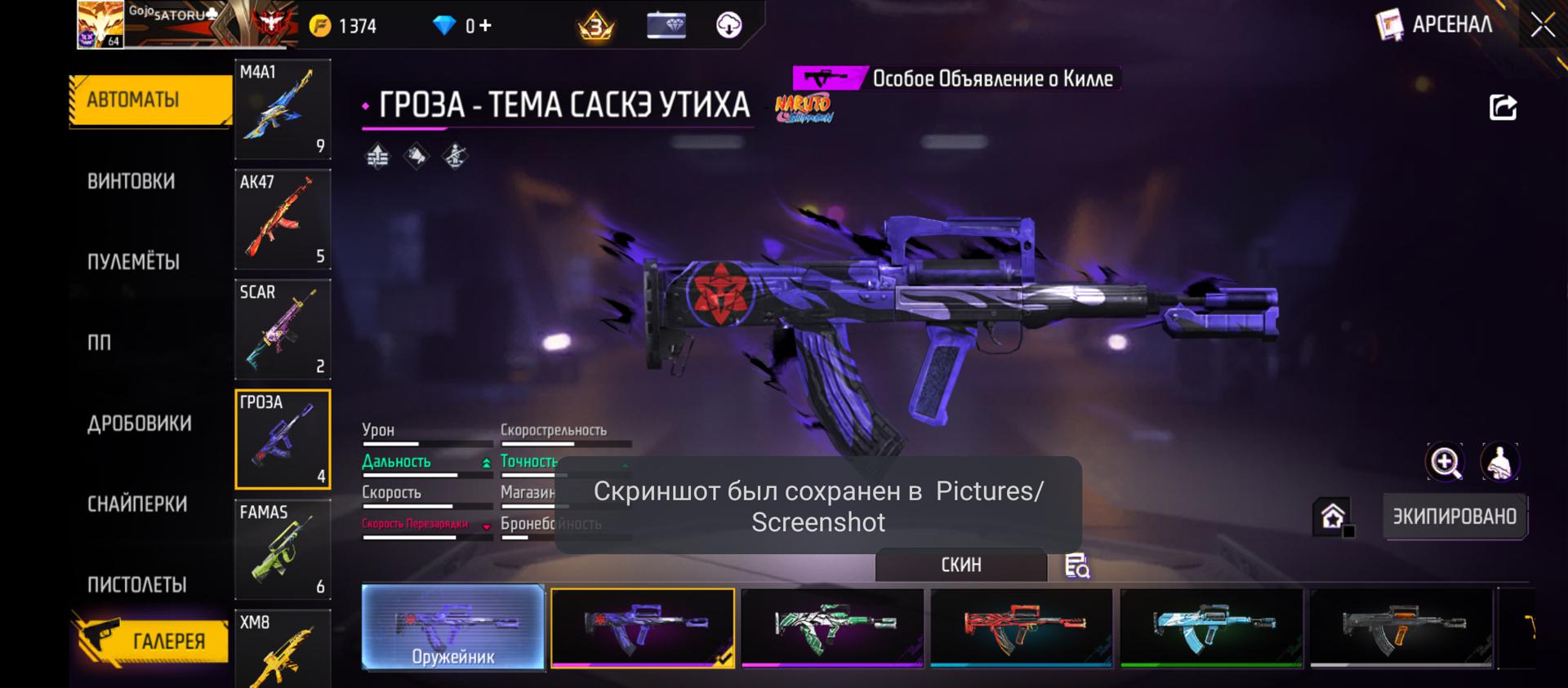This screenshot has width=1568, height=688.
Task: Click the Экипировано button
Action: (x=1454, y=517)
